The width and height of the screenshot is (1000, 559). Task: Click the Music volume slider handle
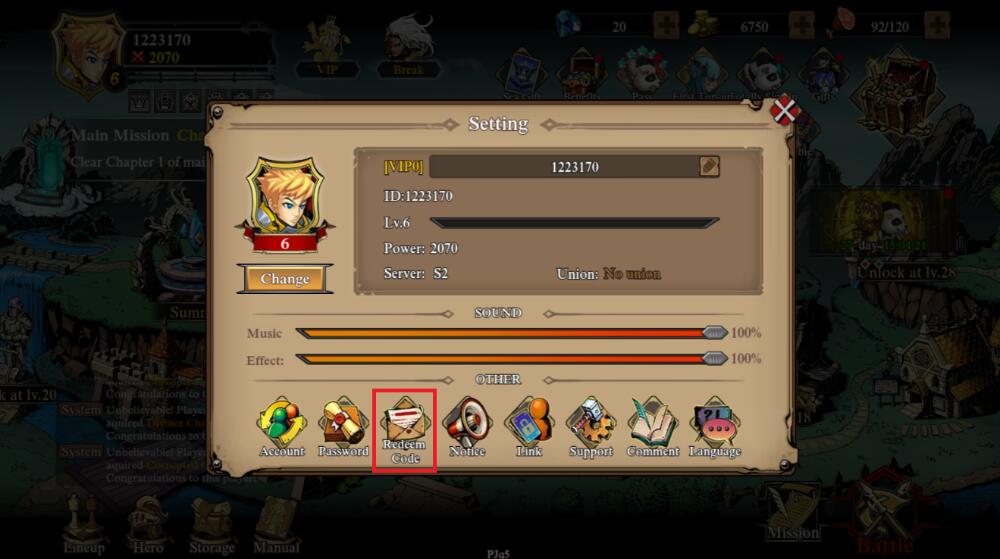tap(714, 333)
